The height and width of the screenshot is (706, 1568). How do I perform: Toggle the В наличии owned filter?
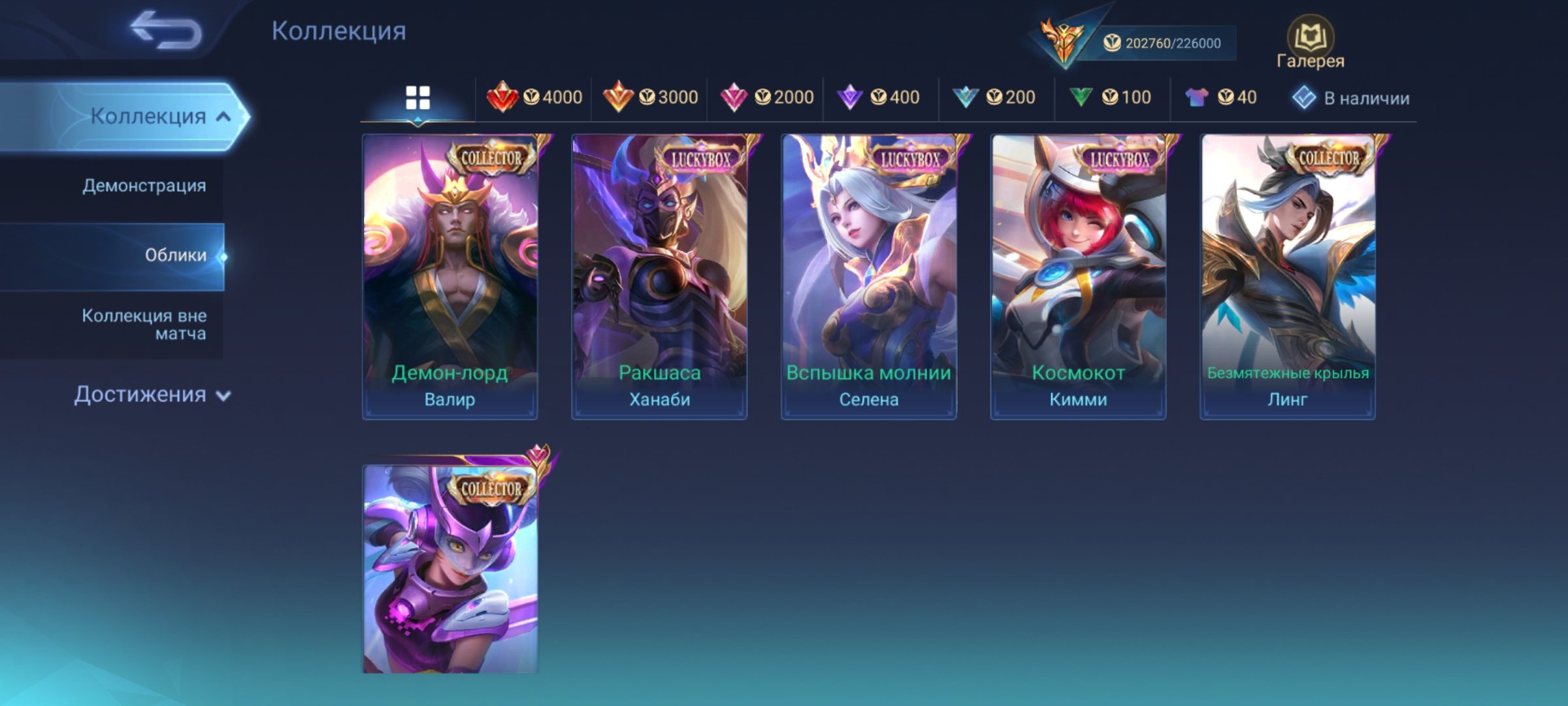(x=1351, y=98)
